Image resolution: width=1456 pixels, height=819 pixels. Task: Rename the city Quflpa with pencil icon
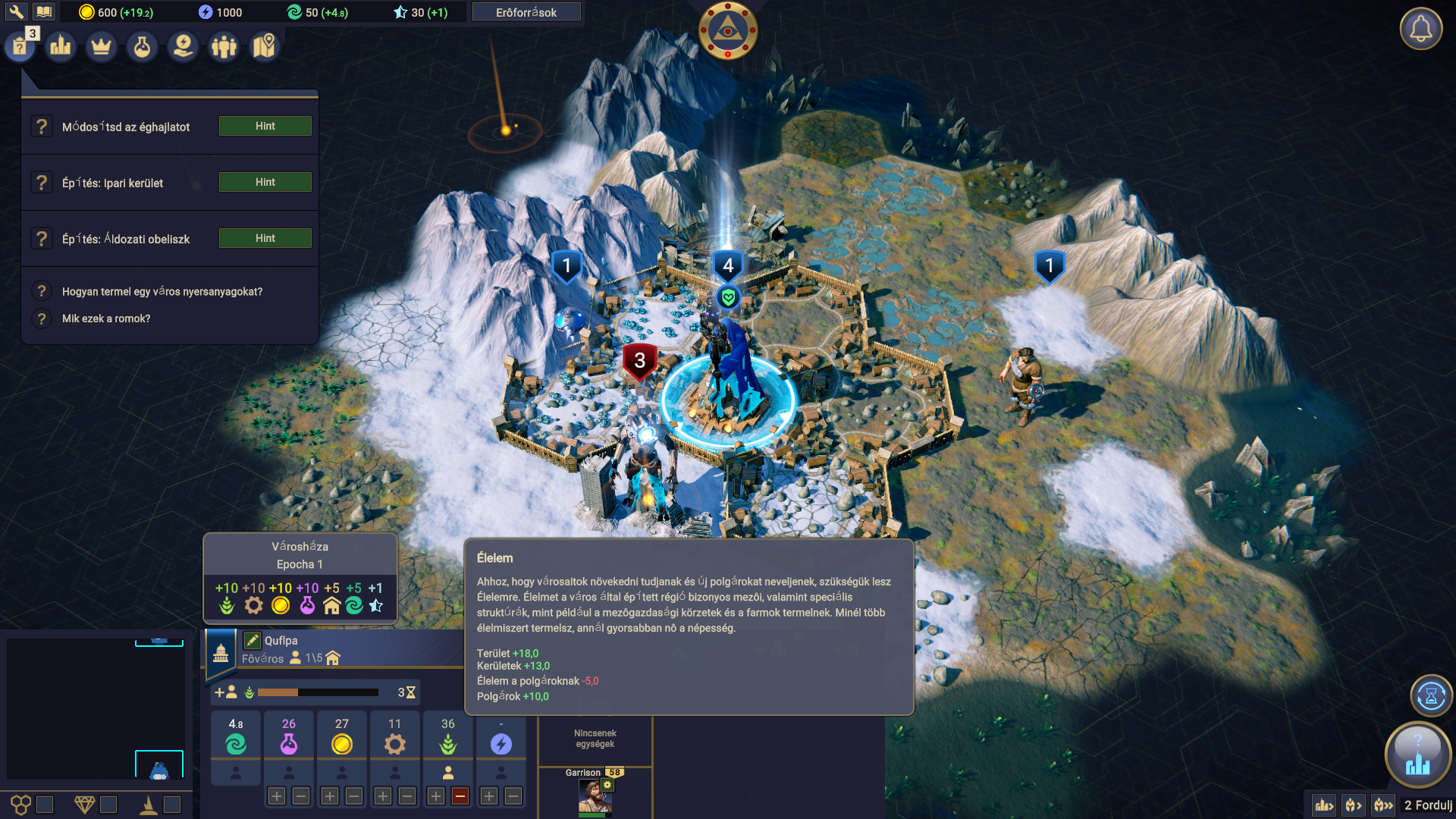(253, 641)
